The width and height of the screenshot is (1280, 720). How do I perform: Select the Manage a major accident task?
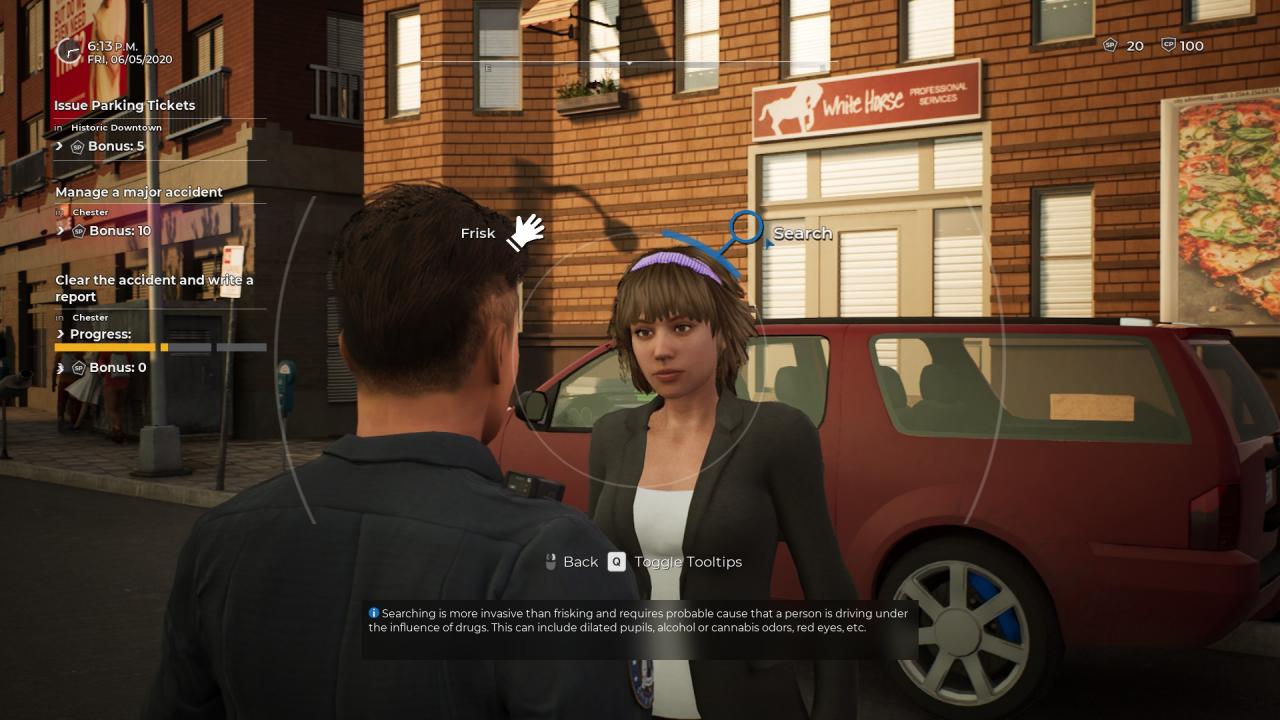(139, 192)
